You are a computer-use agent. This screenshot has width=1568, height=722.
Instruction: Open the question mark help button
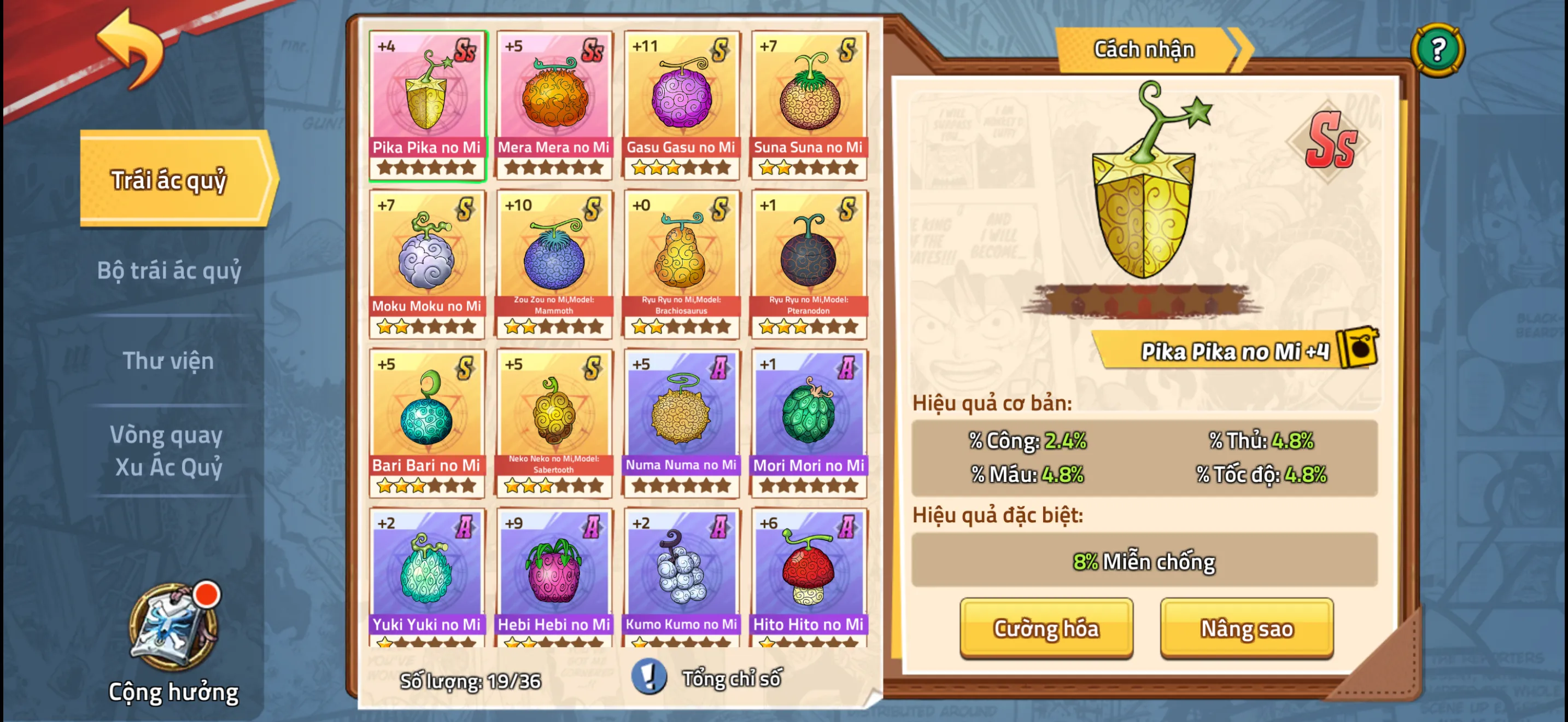pos(1437,50)
